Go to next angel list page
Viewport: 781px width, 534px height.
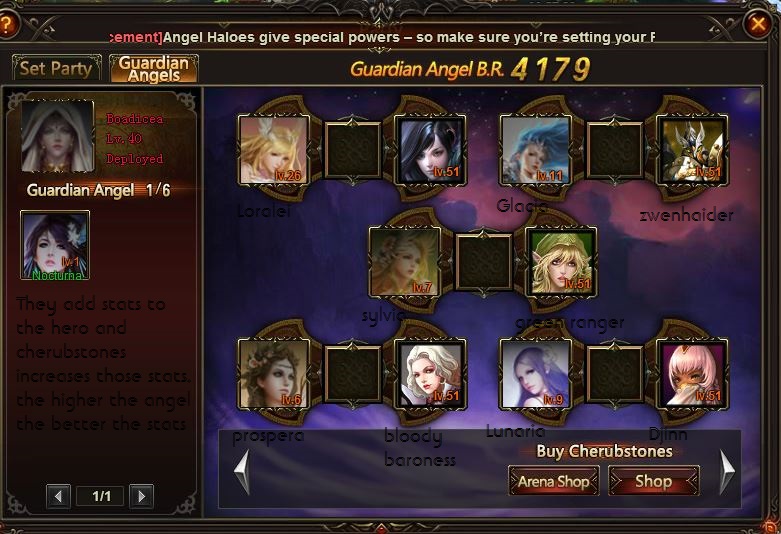click(141, 496)
